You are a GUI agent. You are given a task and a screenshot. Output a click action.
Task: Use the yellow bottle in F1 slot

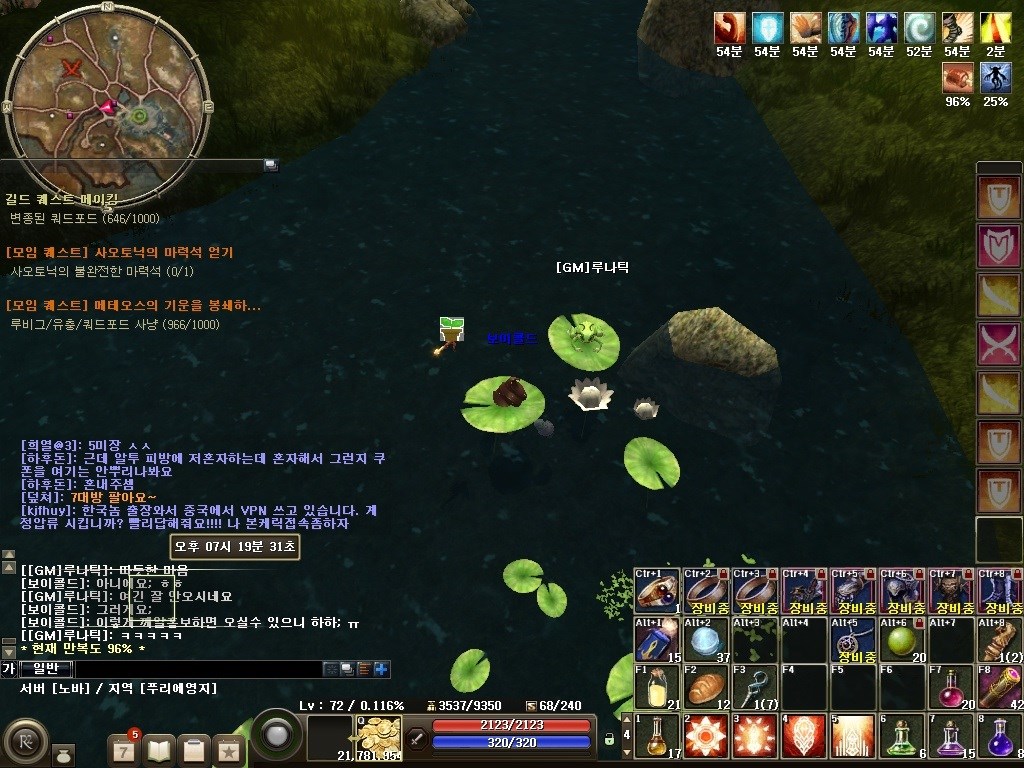[657, 686]
